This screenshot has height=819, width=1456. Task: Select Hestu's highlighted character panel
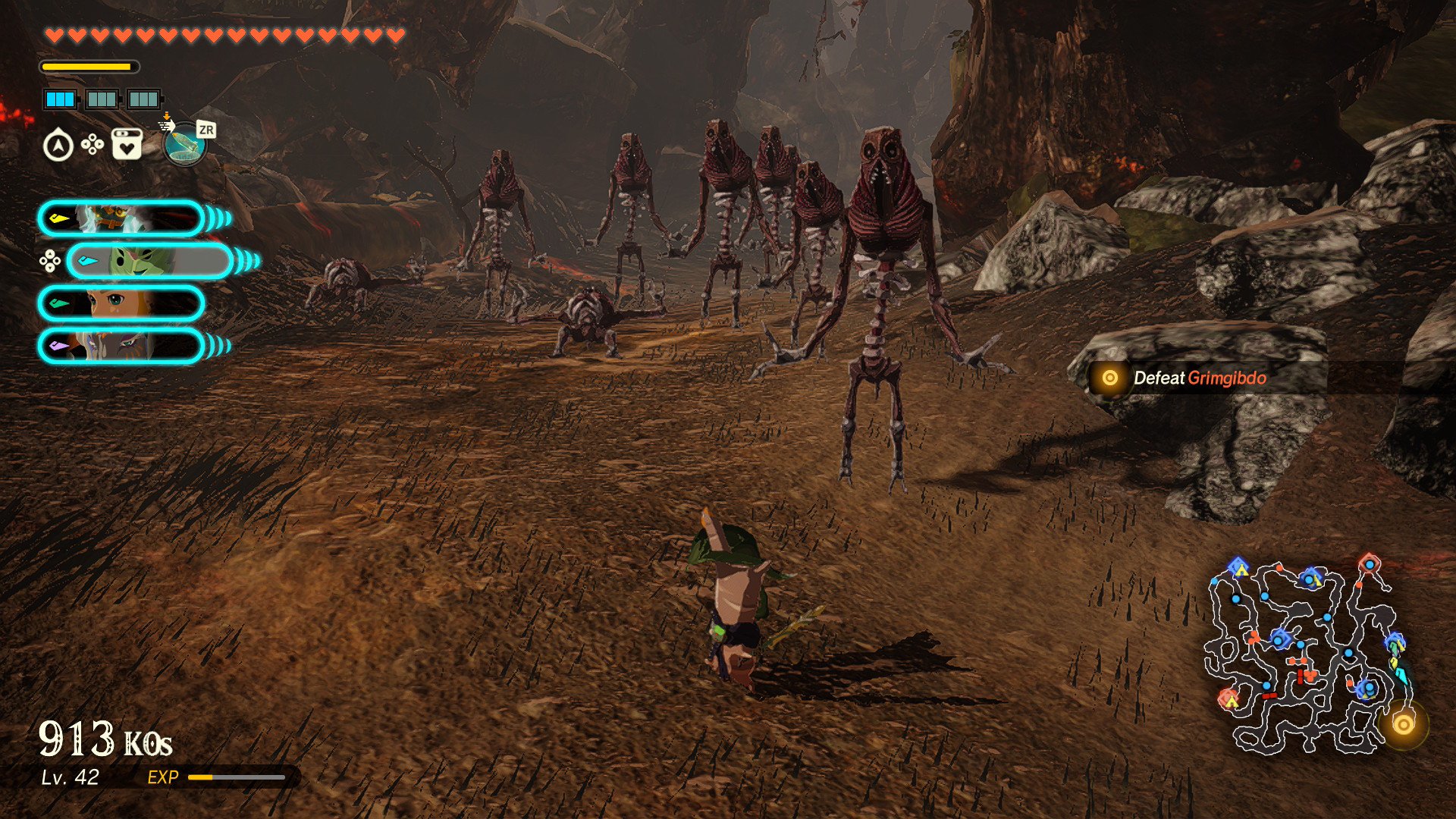tap(149, 262)
